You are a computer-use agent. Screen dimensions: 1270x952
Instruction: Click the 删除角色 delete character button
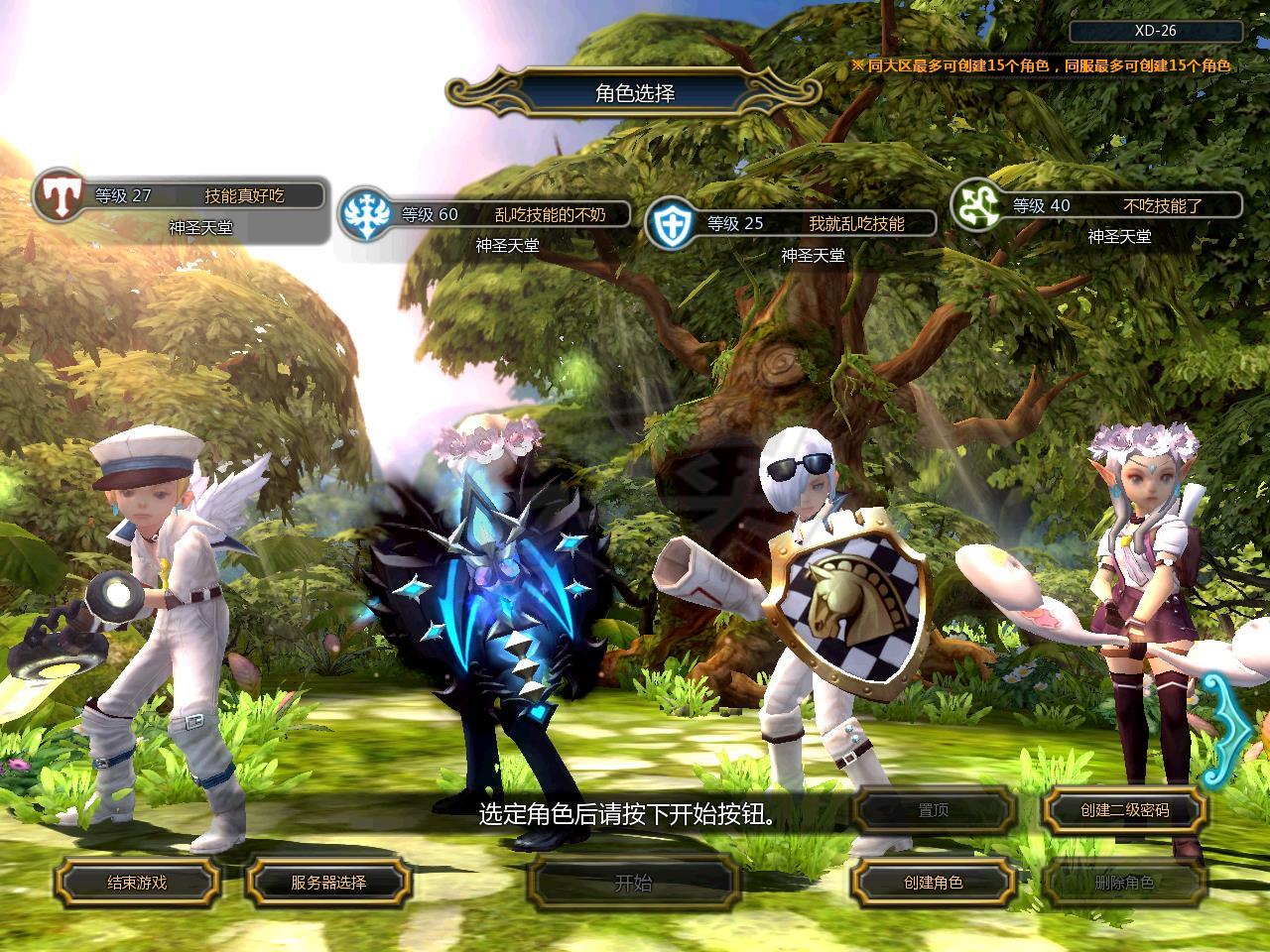[1124, 882]
